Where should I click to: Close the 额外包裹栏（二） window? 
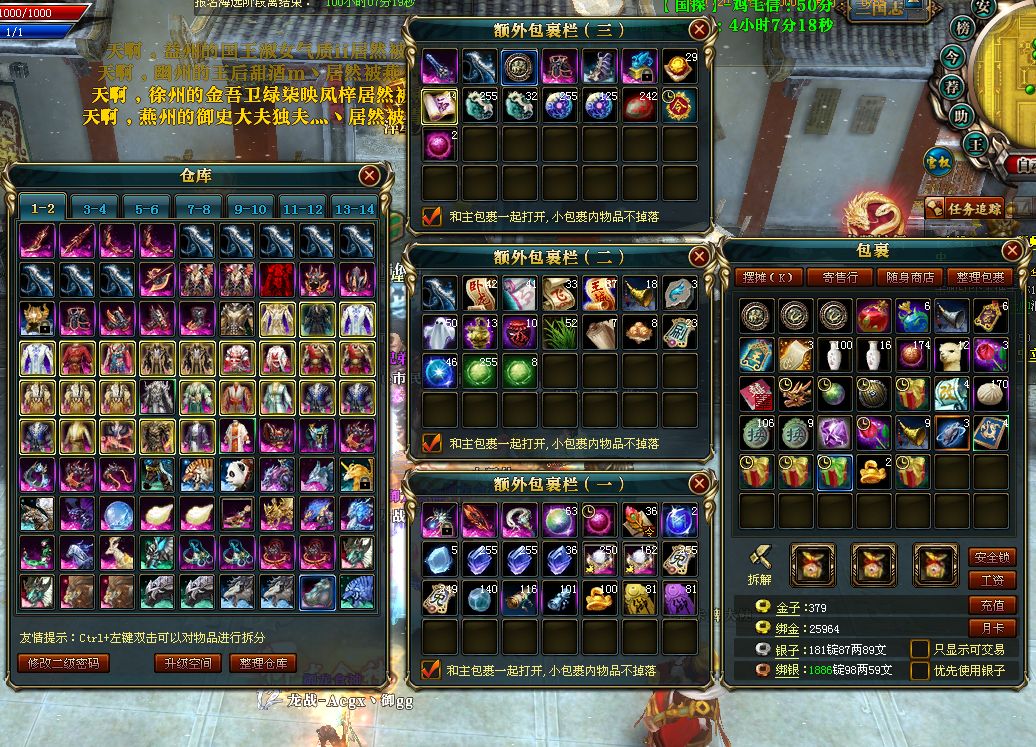[699, 256]
